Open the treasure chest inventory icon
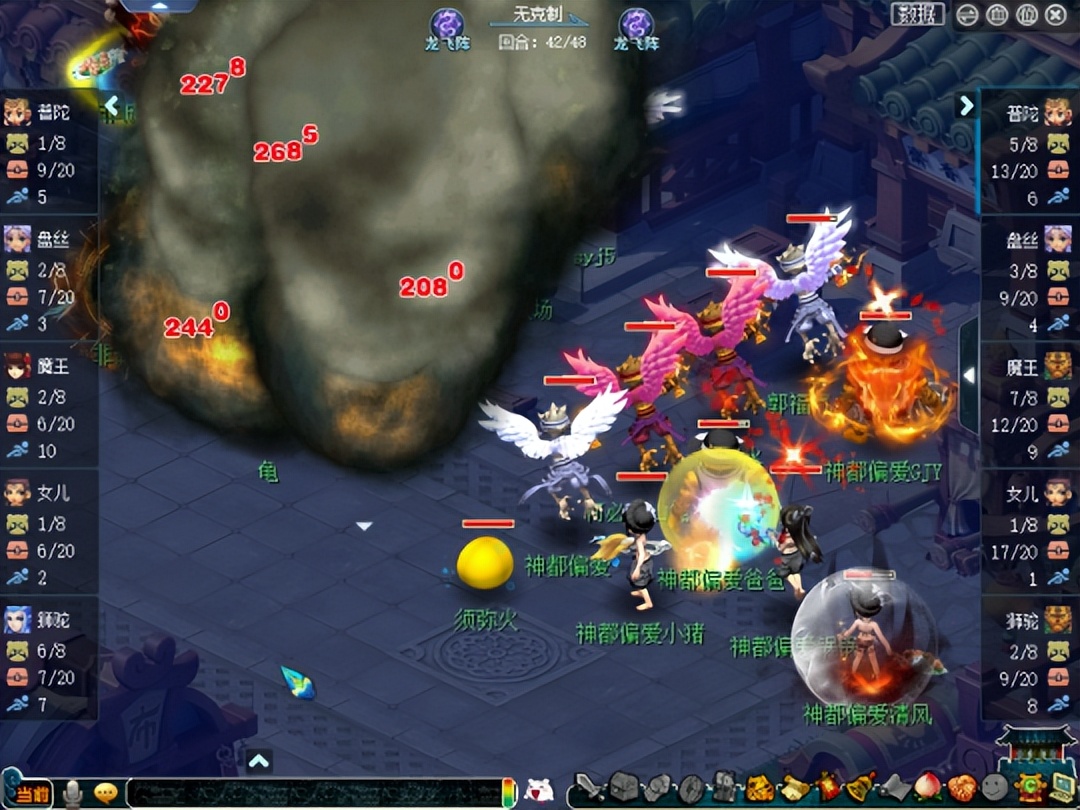 [x=624, y=789]
